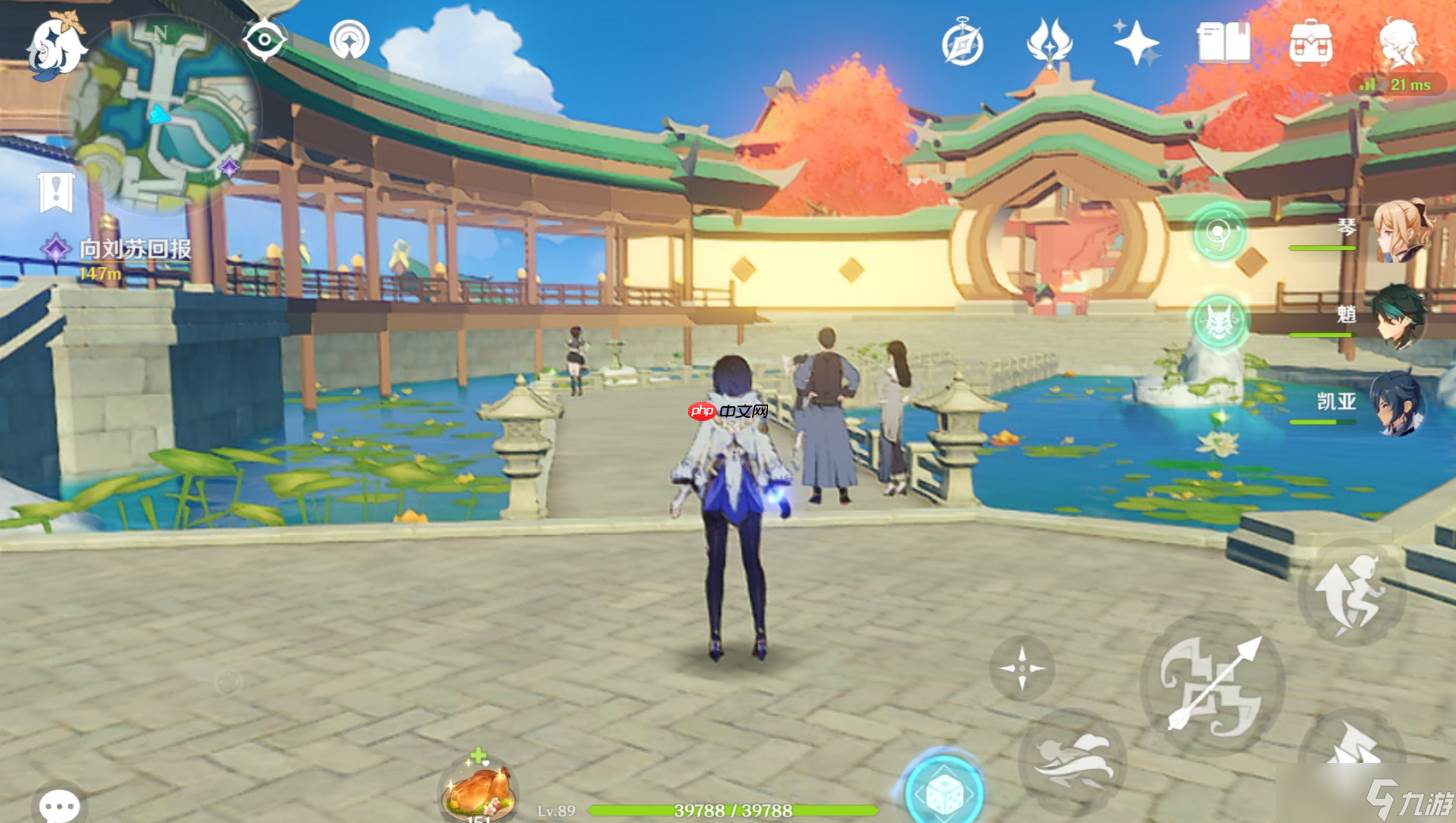
Task: Open the battle pass winged icon
Action: tap(1049, 43)
